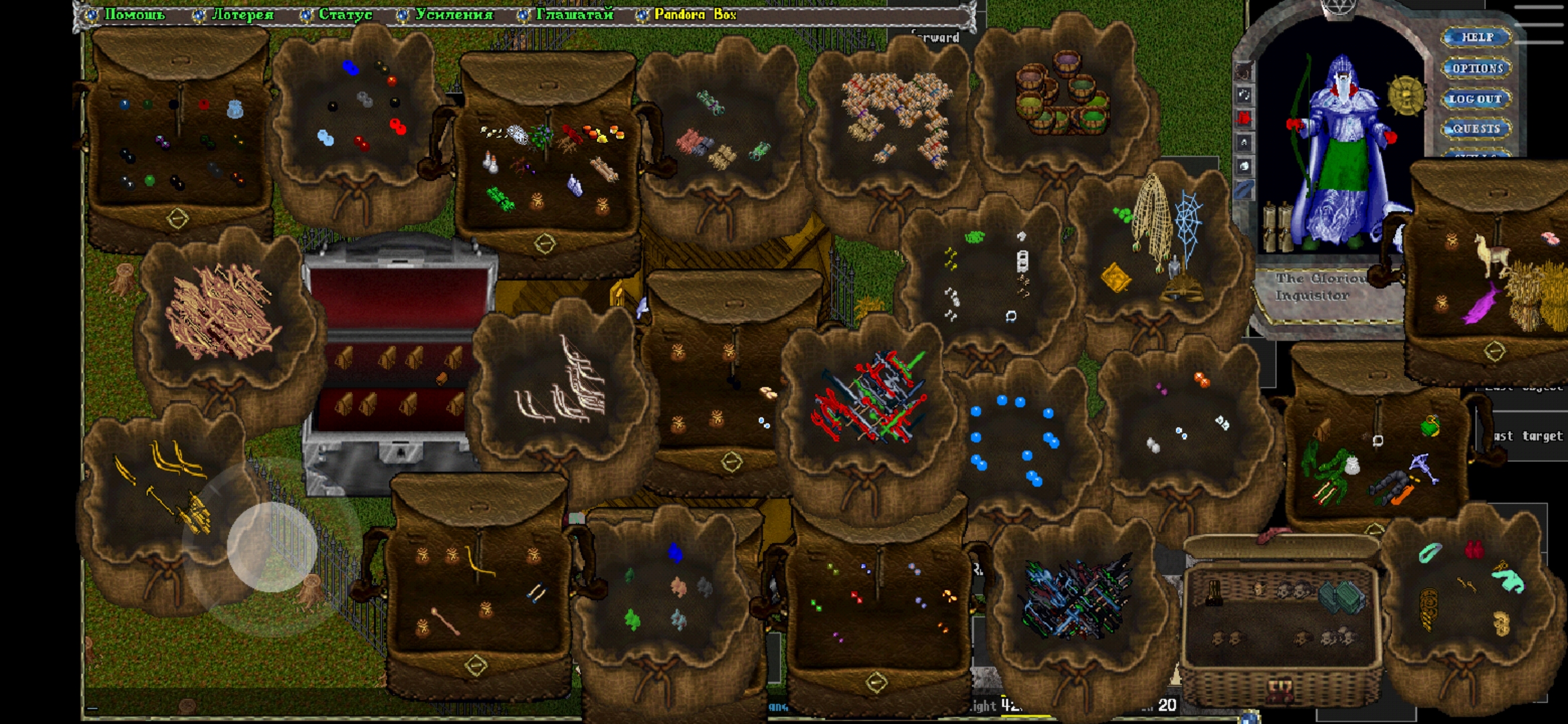Click the LOG OUT button
Image resolution: width=1568 pixels, height=724 pixels.
pyautogui.click(x=1476, y=99)
